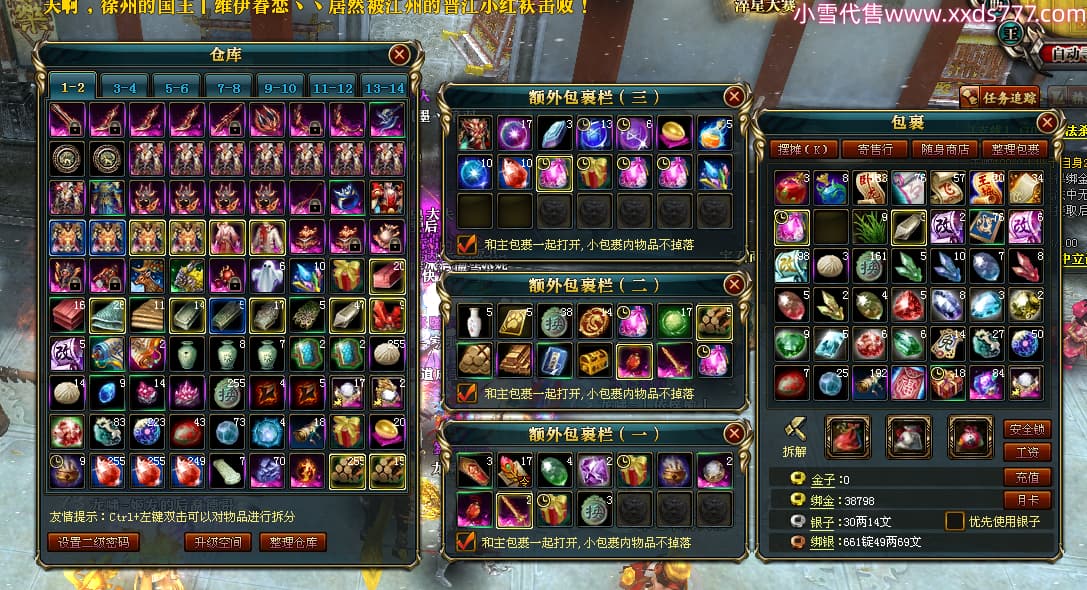Click 升级空间 to upgrade storage space

click(x=217, y=542)
